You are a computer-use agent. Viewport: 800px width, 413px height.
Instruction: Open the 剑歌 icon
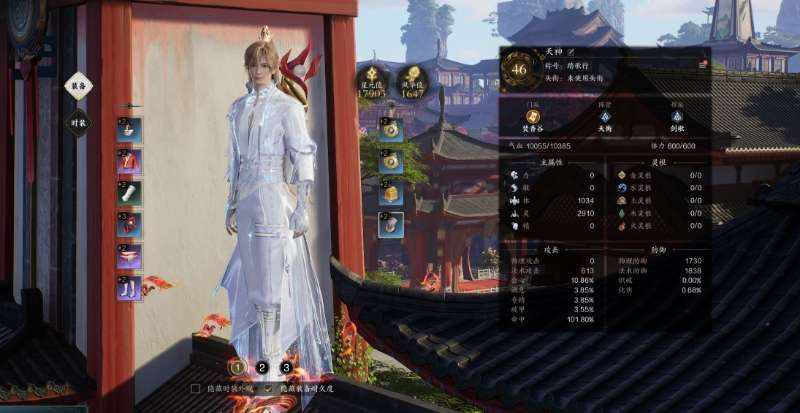[x=675, y=117]
